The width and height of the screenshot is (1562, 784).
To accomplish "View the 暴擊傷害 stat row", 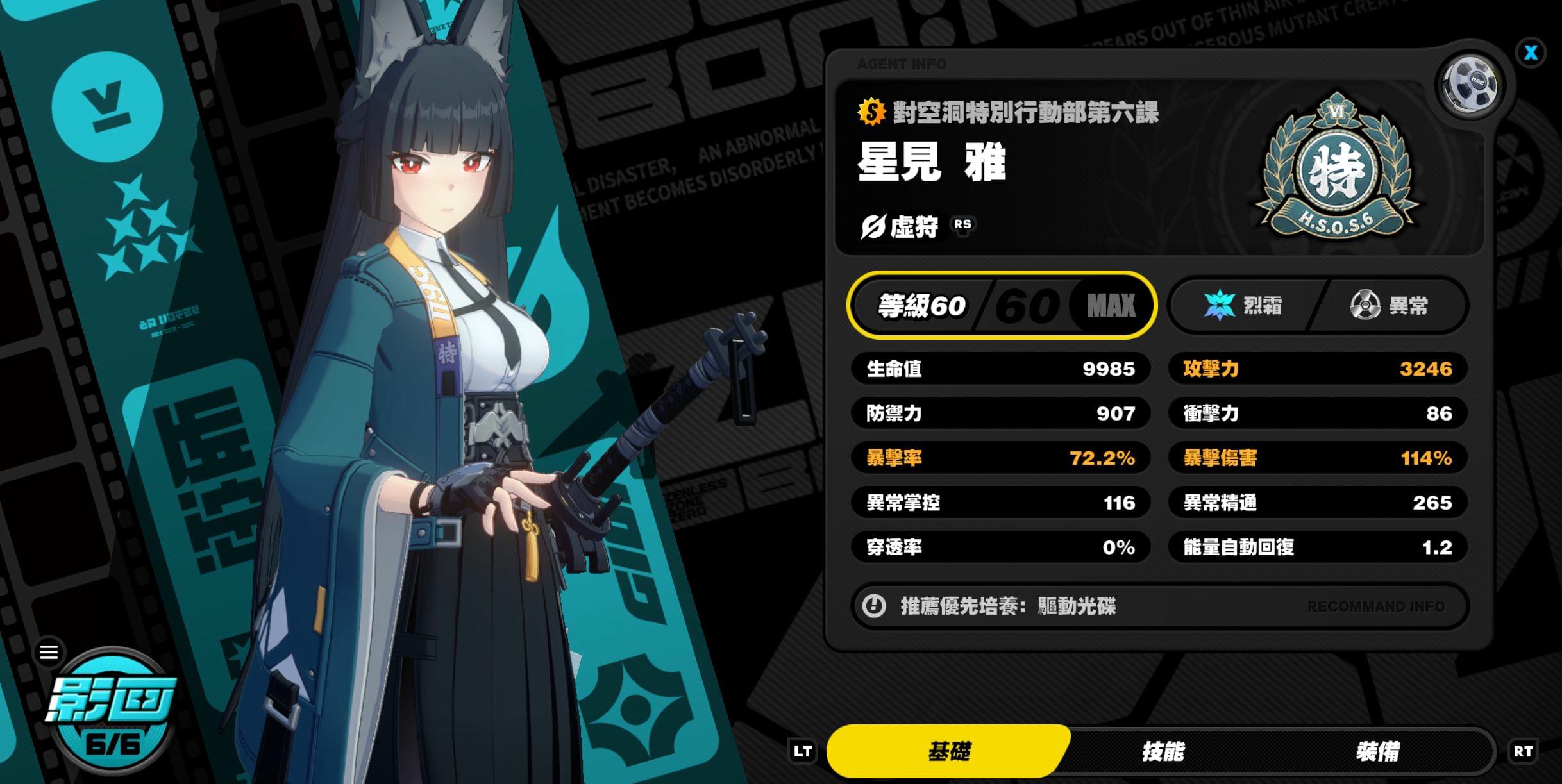I will (1317, 458).
